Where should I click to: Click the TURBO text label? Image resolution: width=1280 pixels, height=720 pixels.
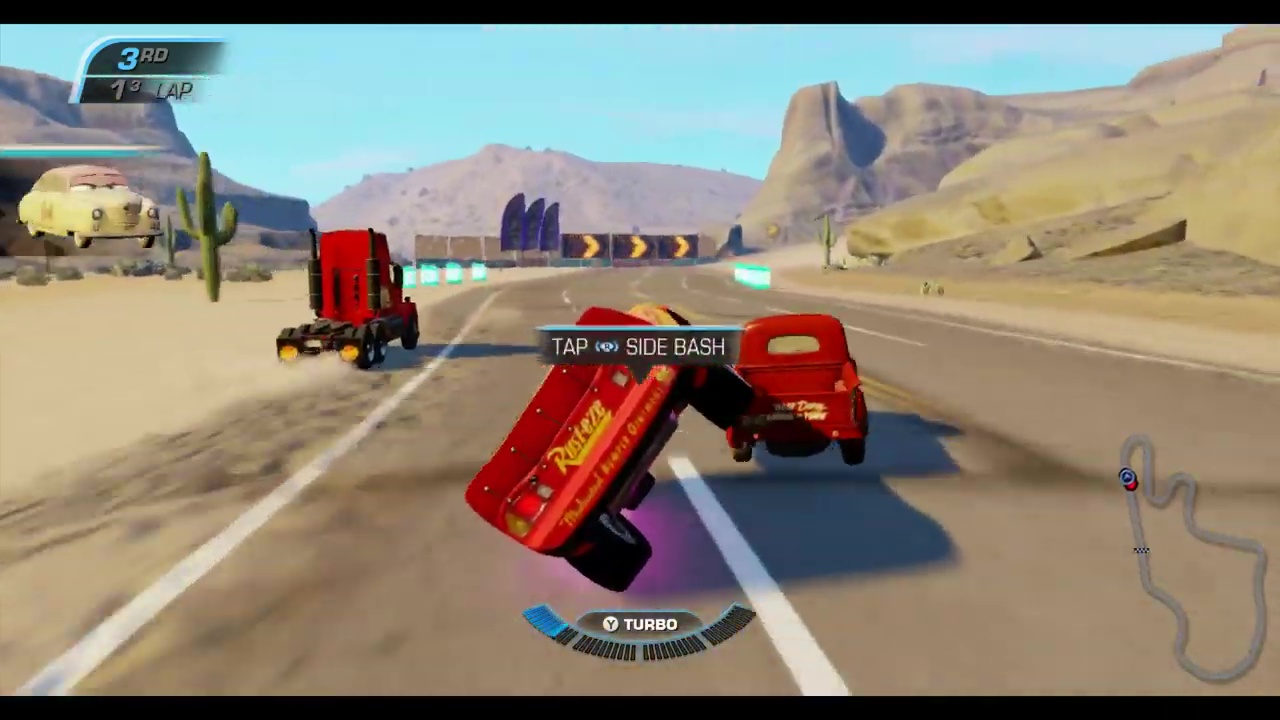point(651,624)
